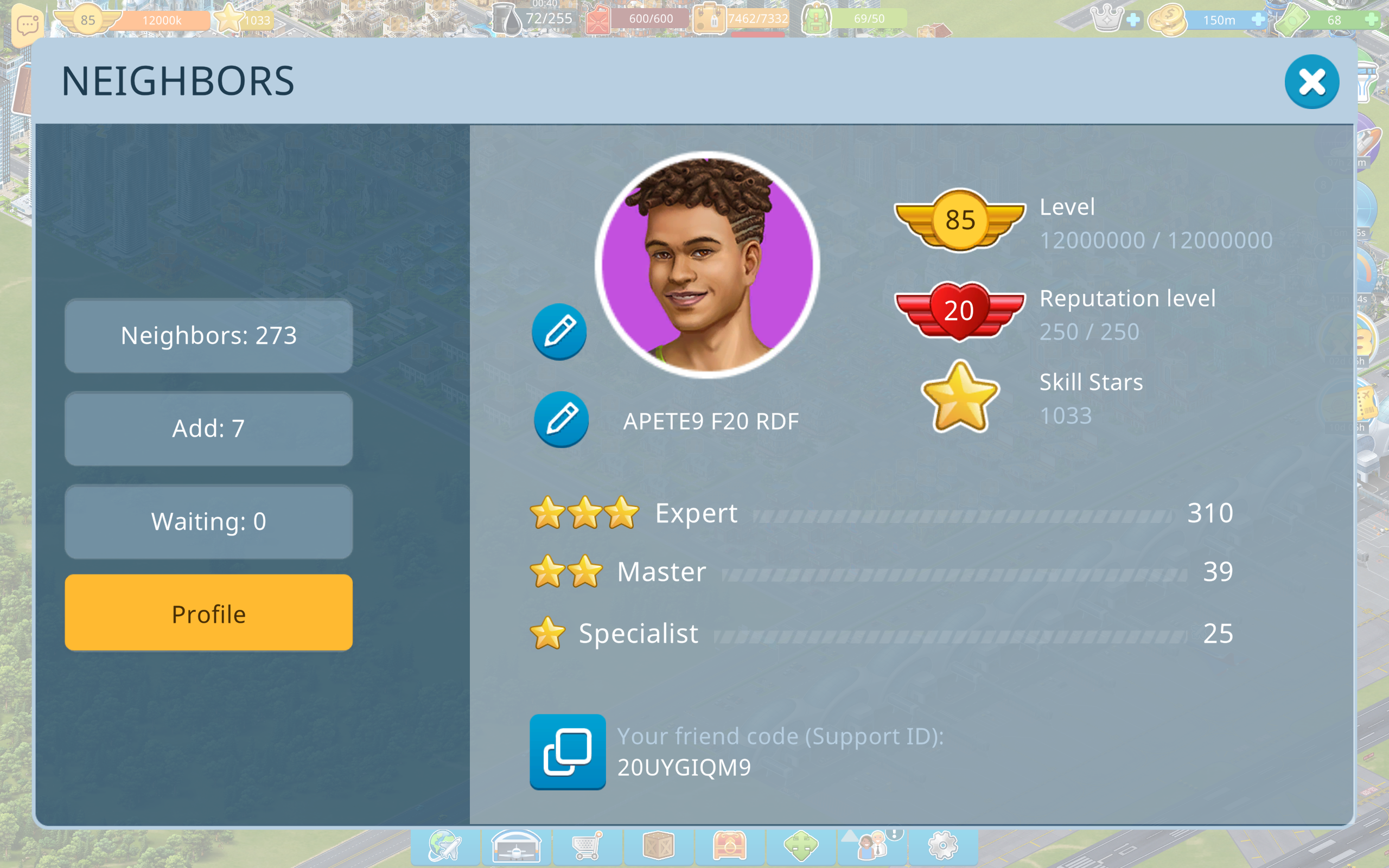The height and width of the screenshot is (868, 1389).
Task: Tap the crown plus button
Action: click(1133, 20)
